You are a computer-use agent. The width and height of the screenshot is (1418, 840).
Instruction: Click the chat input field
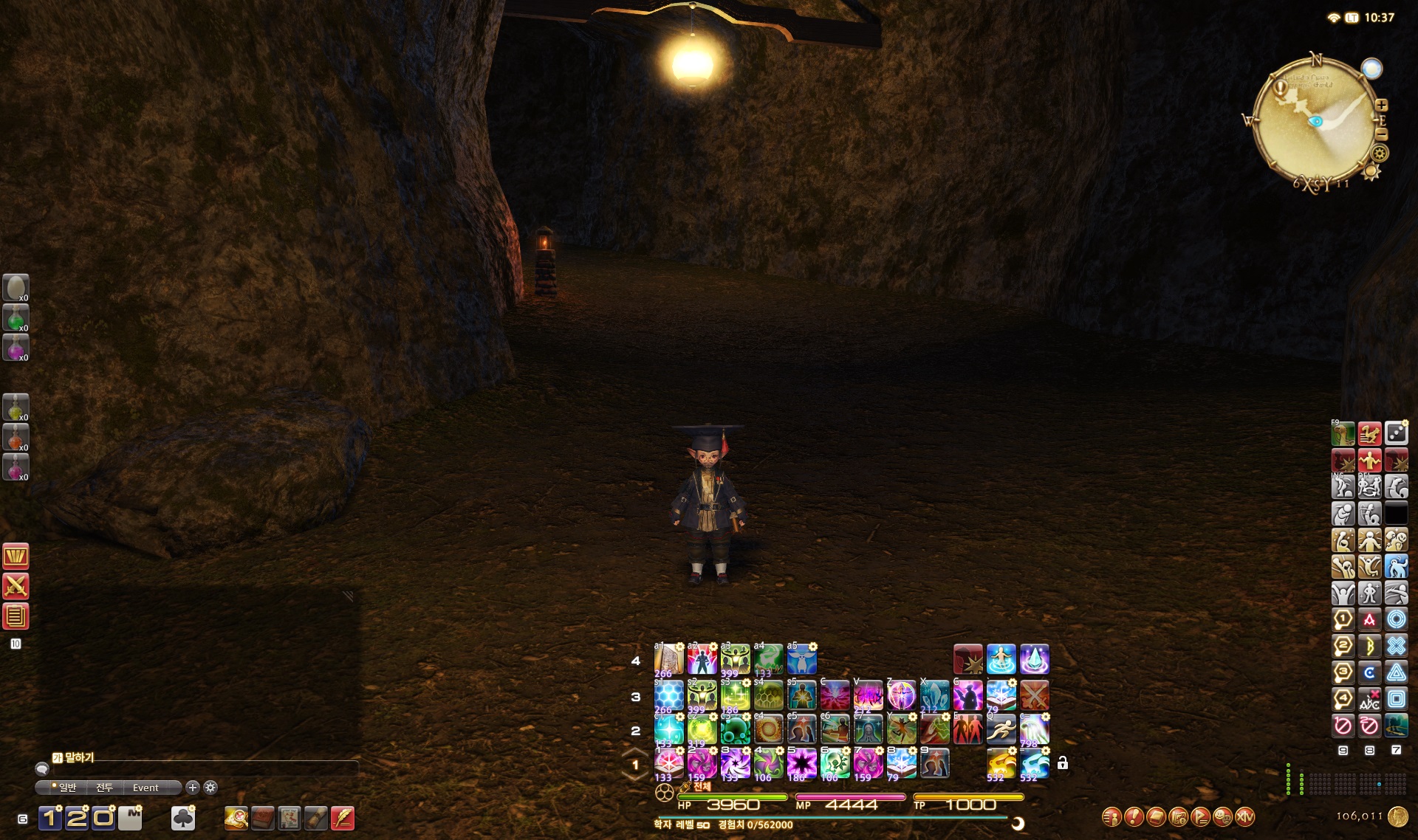[x=199, y=770]
